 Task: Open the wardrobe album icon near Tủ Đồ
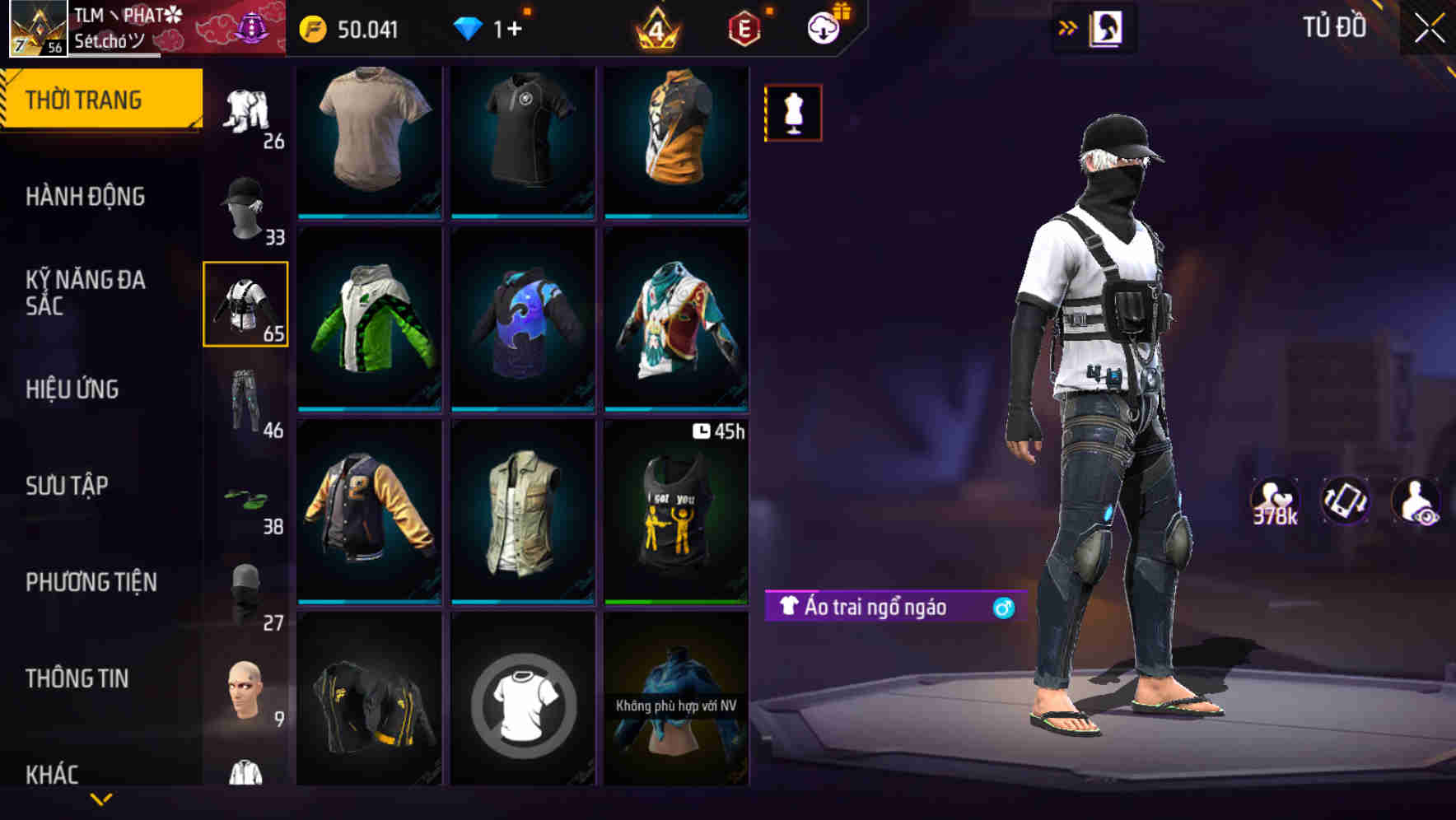click(x=1106, y=27)
